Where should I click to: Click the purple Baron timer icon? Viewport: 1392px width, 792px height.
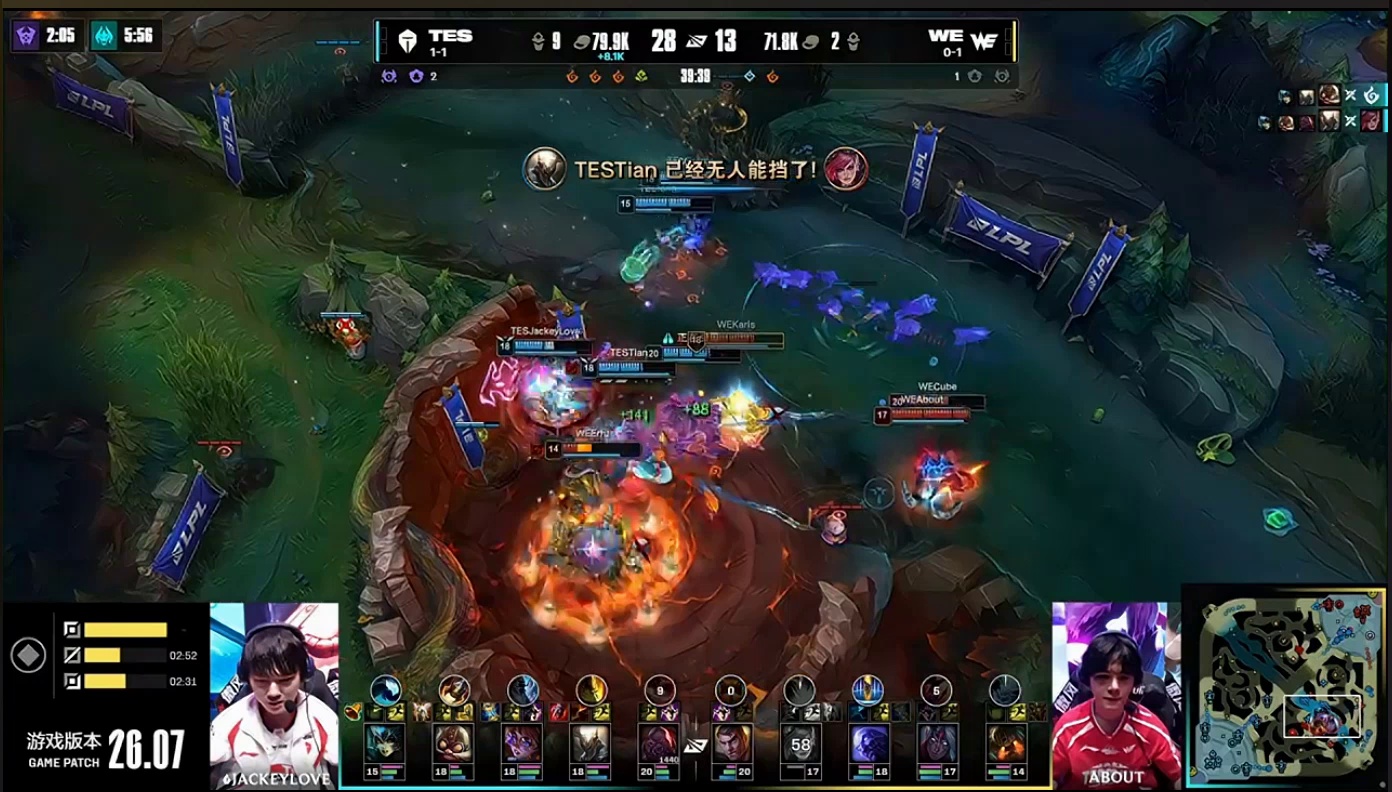tap(27, 36)
